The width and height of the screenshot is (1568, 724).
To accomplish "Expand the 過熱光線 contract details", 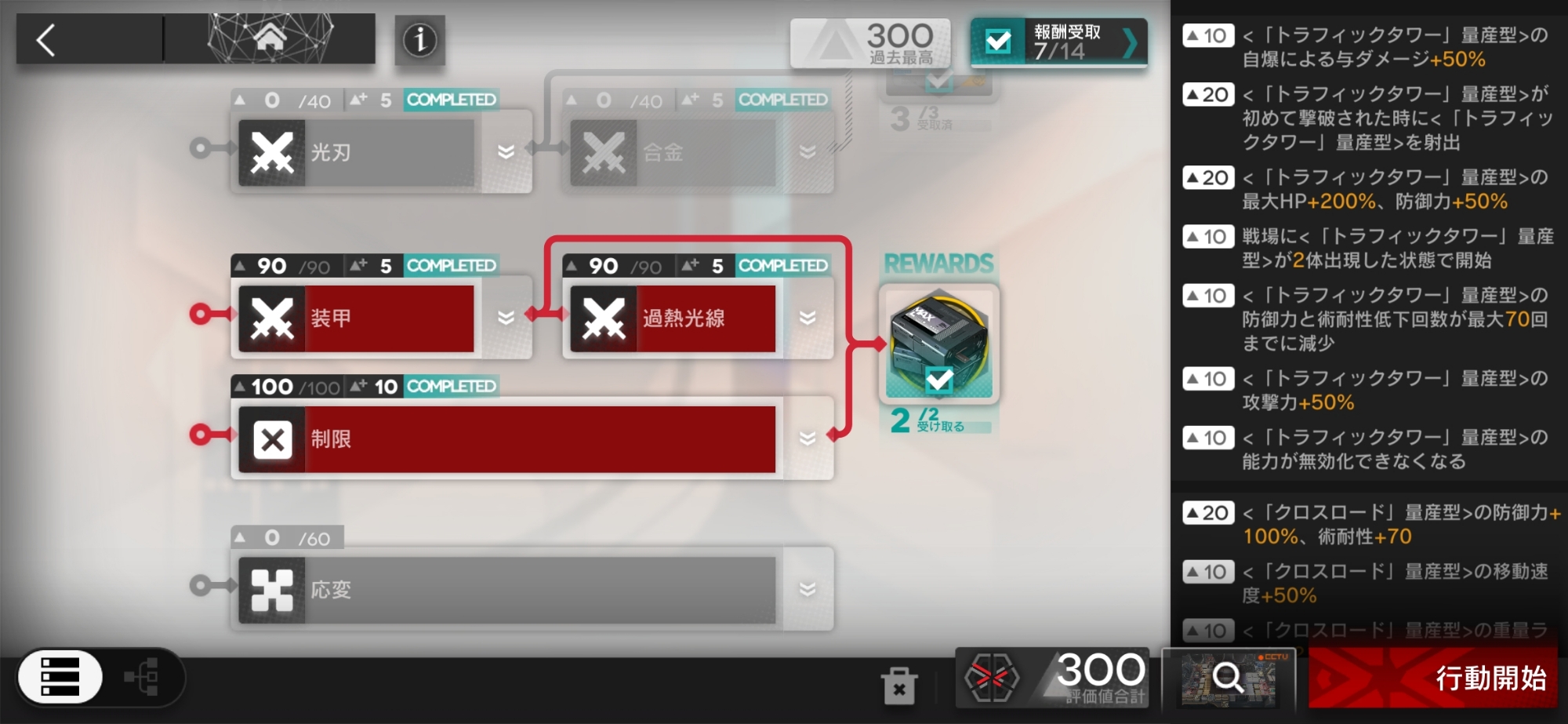I will click(x=808, y=318).
